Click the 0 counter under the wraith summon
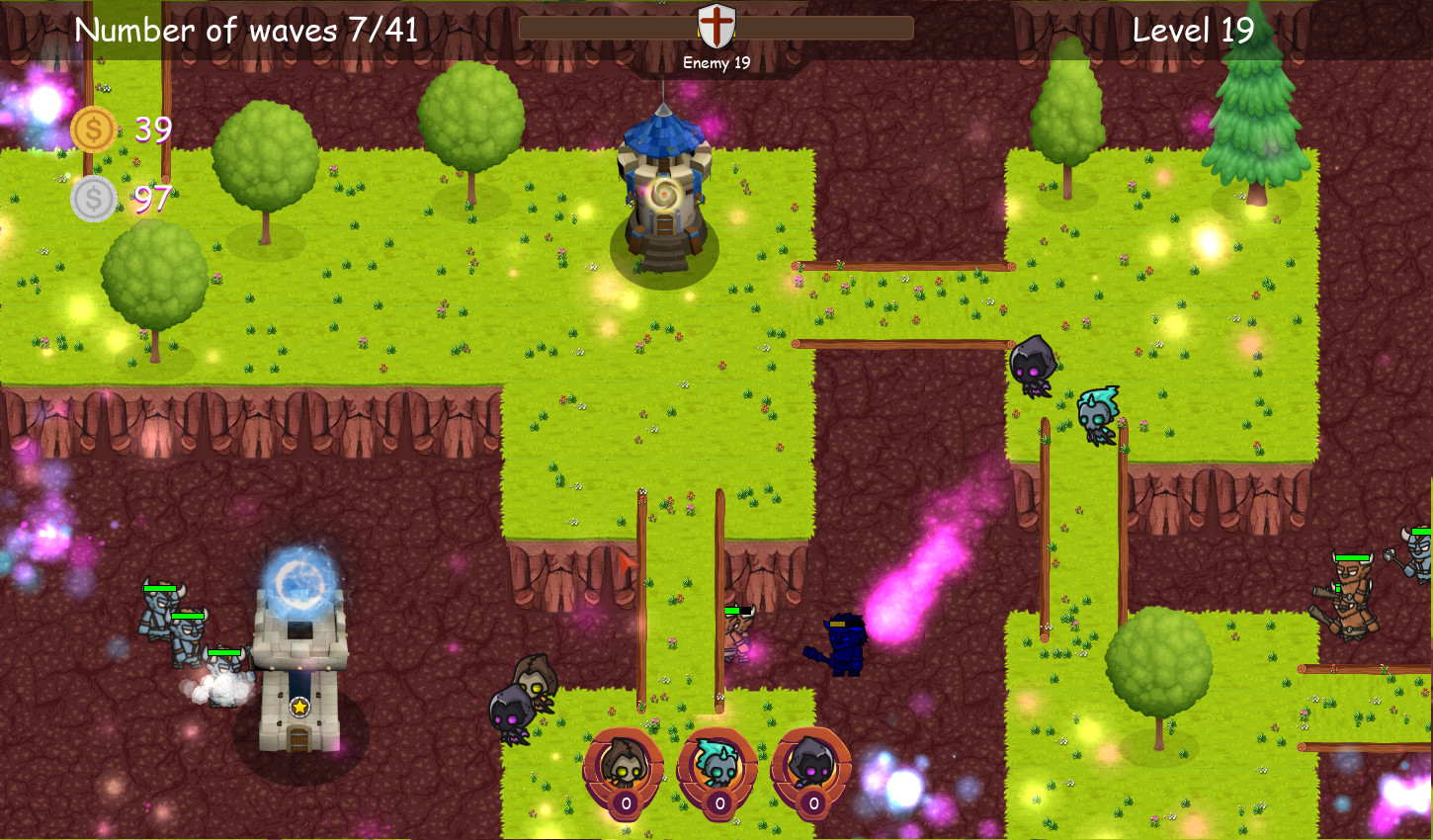The width and height of the screenshot is (1433, 840). click(x=812, y=803)
